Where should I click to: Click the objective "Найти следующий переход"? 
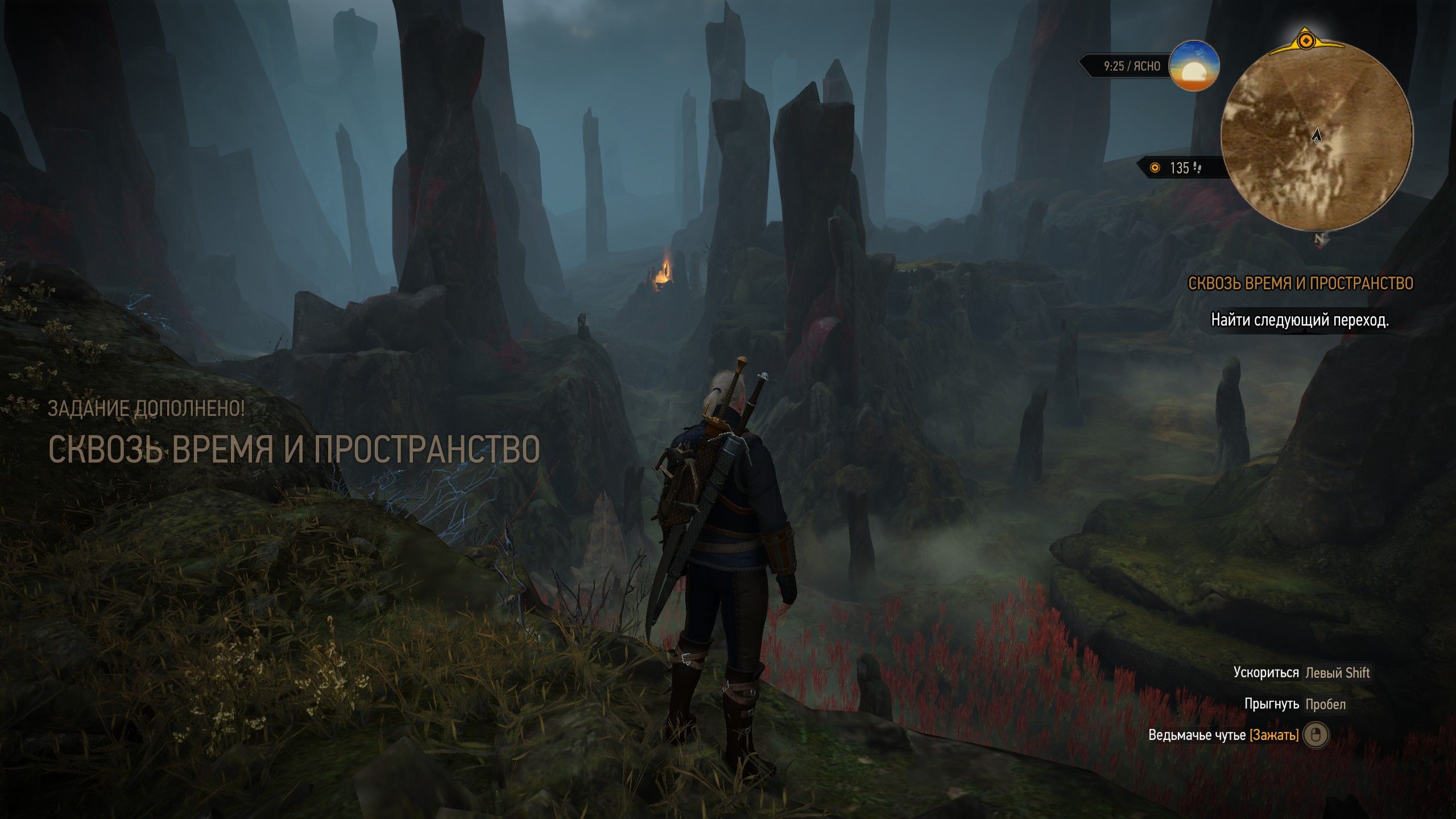point(1300,321)
